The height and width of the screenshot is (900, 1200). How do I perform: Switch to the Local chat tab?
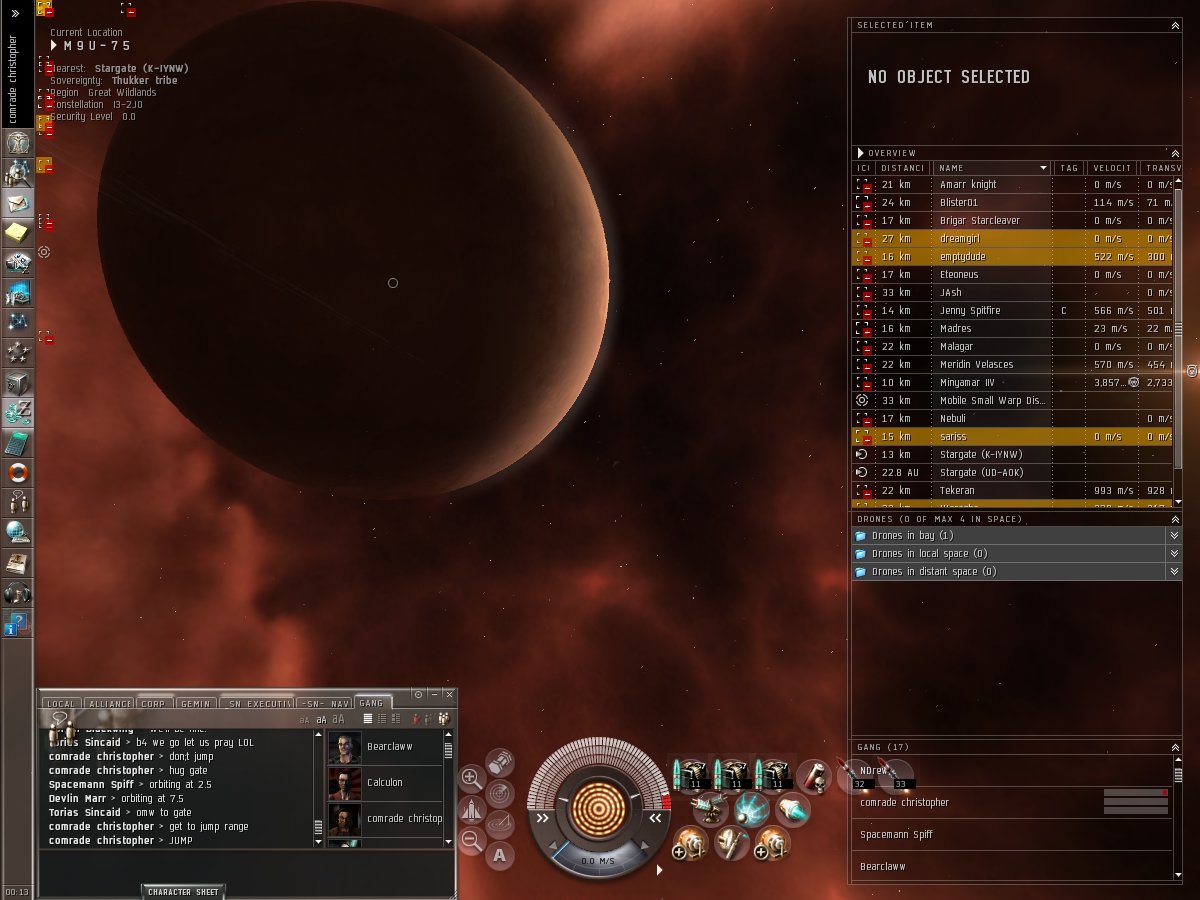click(x=60, y=704)
